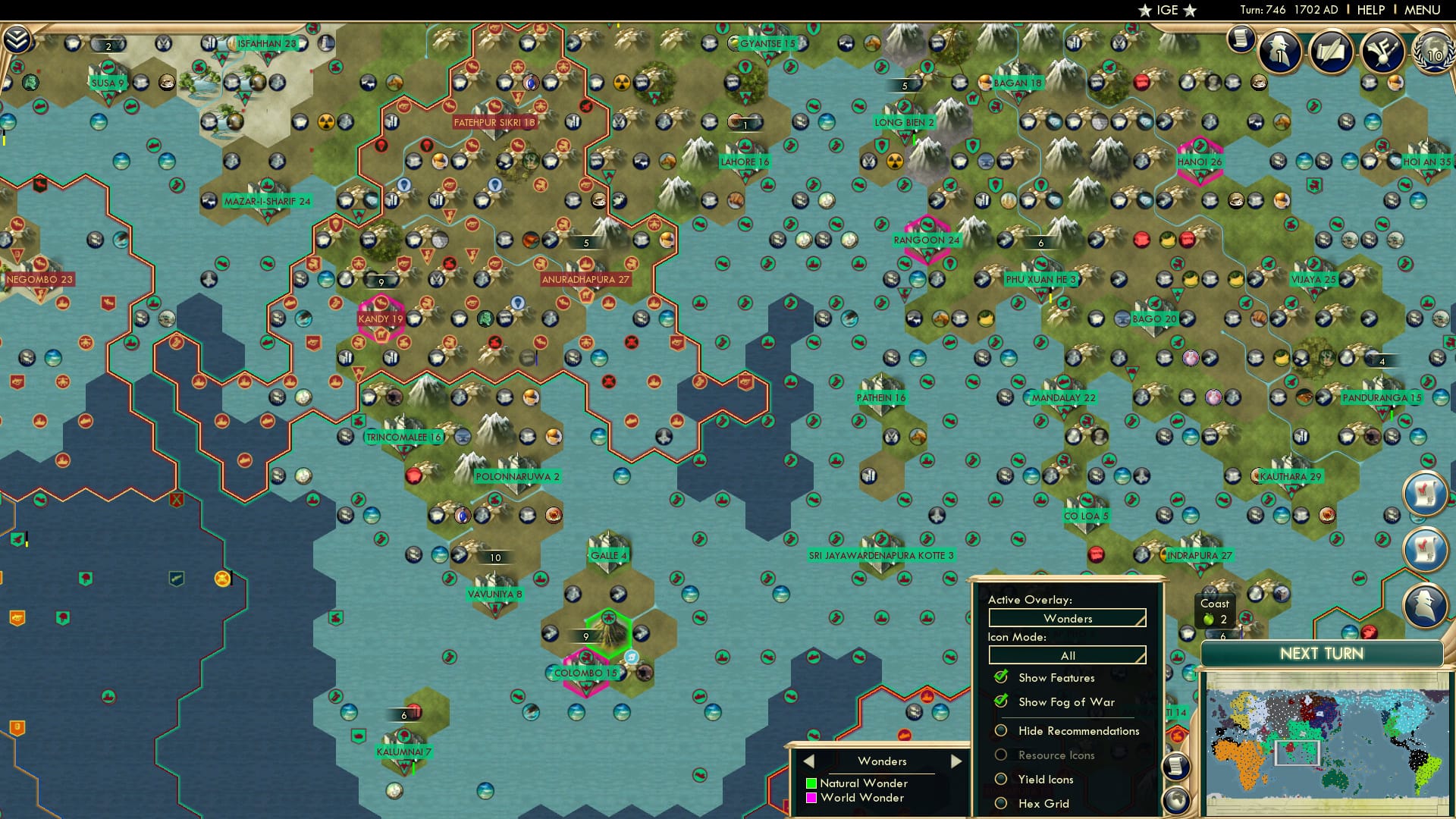This screenshot has width=1456, height=819.
Task: Disable Show Fog of War
Action: [x=1001, y=702]
